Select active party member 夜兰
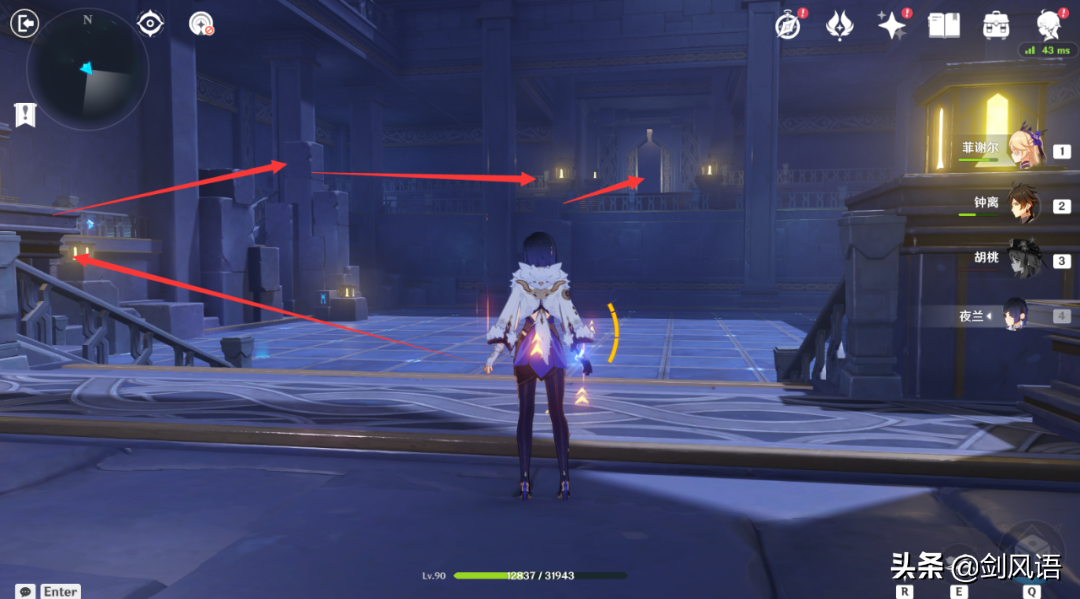 tap(1016, 315)
